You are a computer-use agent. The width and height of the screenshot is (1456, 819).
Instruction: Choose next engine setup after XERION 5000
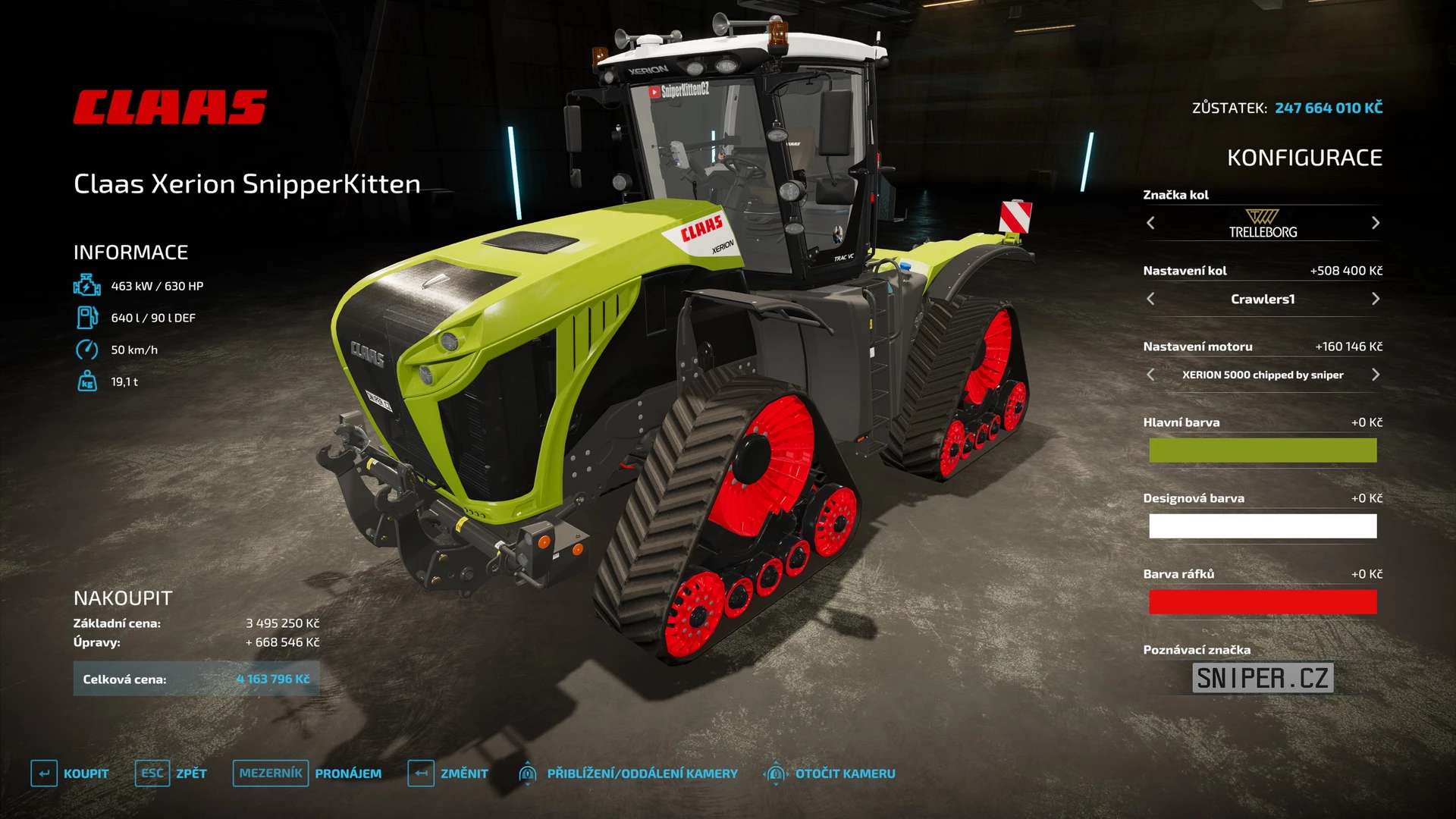(x=1376, y=375)
